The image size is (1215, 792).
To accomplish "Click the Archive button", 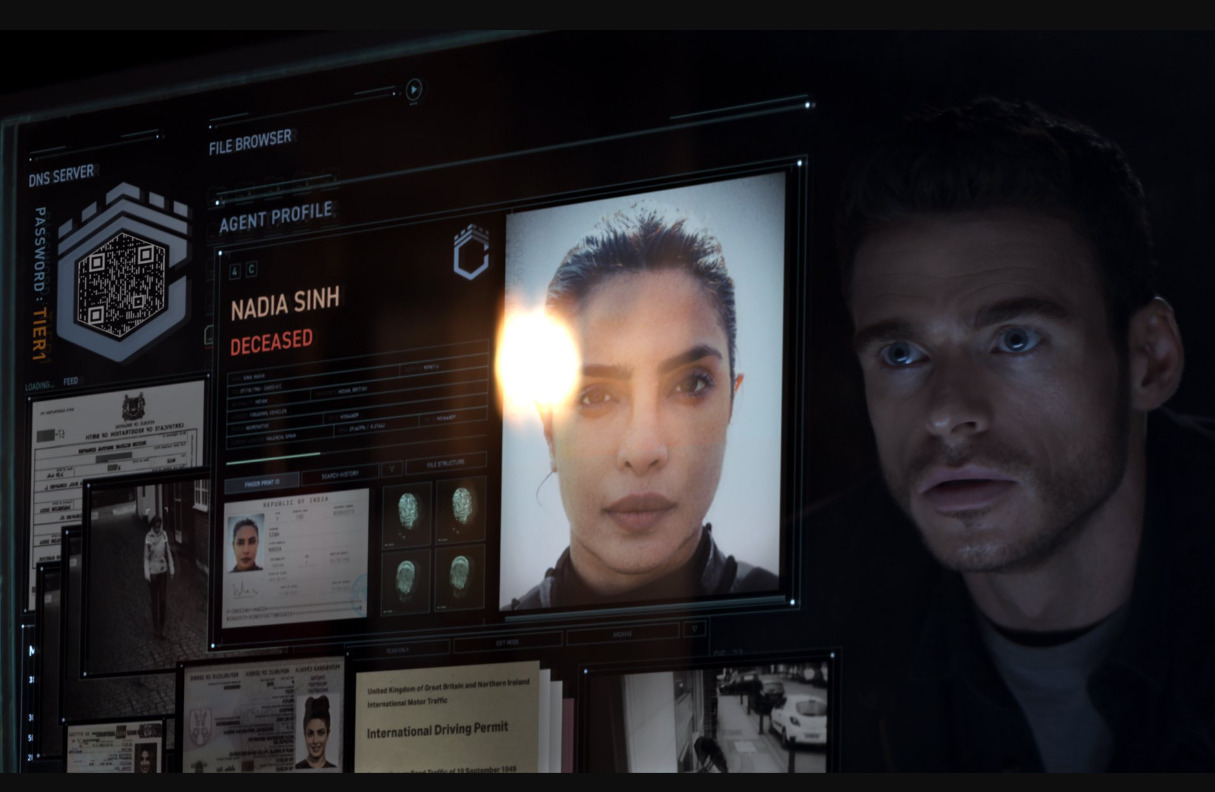I will (x=622, y=634).
